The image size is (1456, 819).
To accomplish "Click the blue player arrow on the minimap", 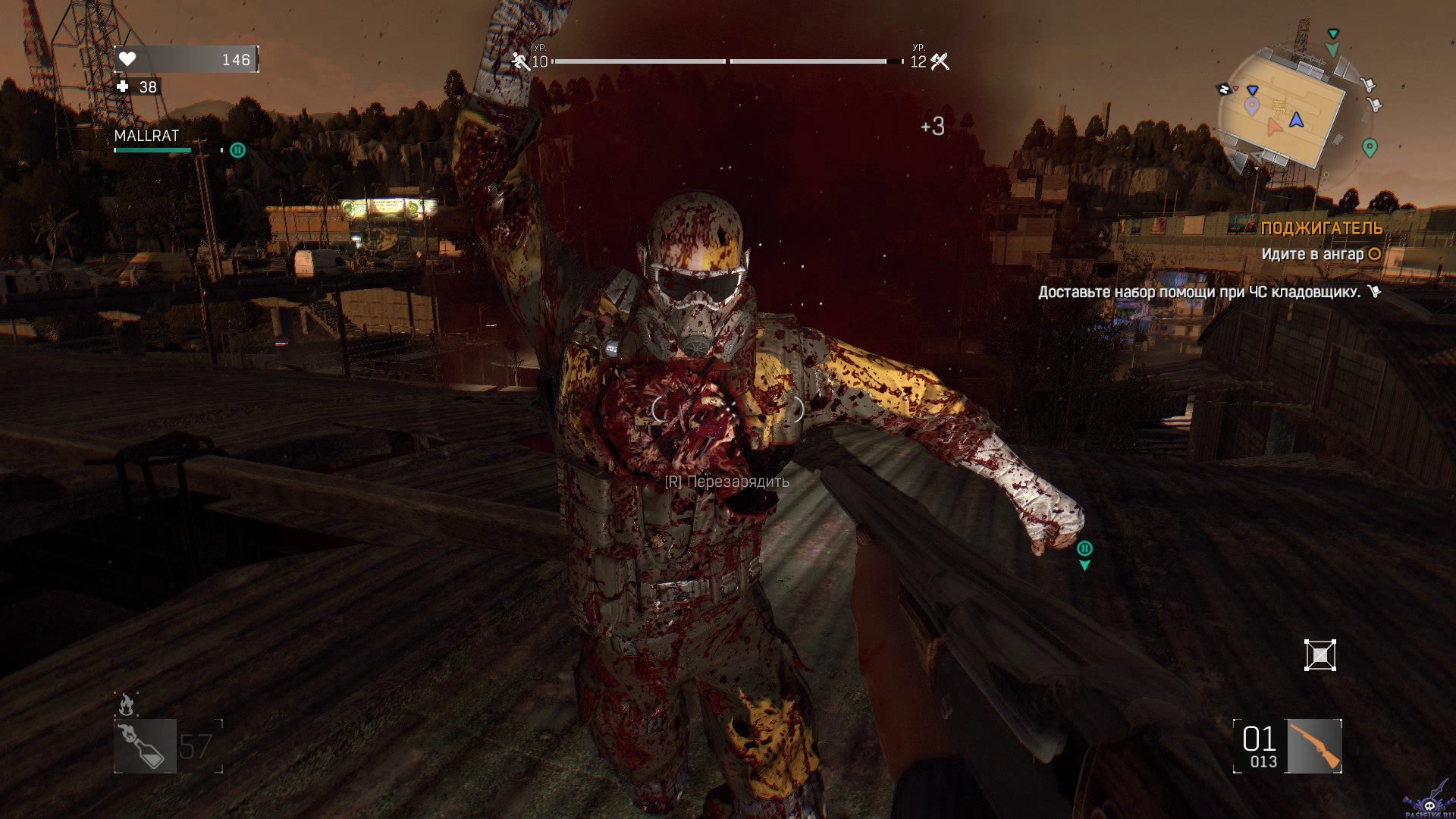I will pyautogui.click(x=1296, y=120).
